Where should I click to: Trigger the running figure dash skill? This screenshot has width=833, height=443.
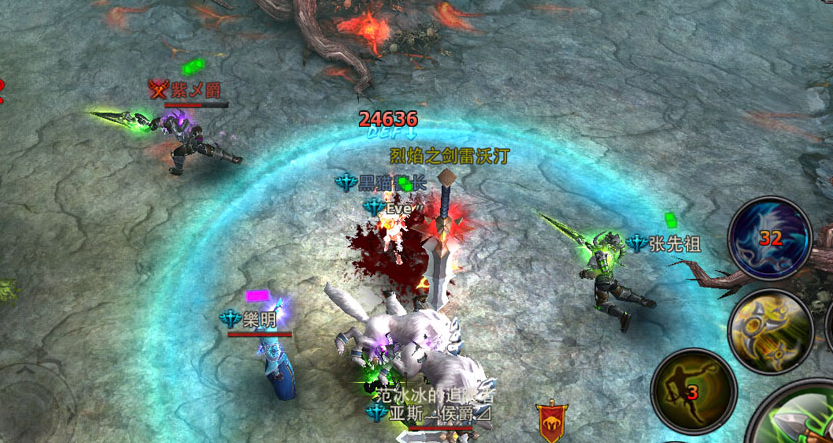point(693,391)
